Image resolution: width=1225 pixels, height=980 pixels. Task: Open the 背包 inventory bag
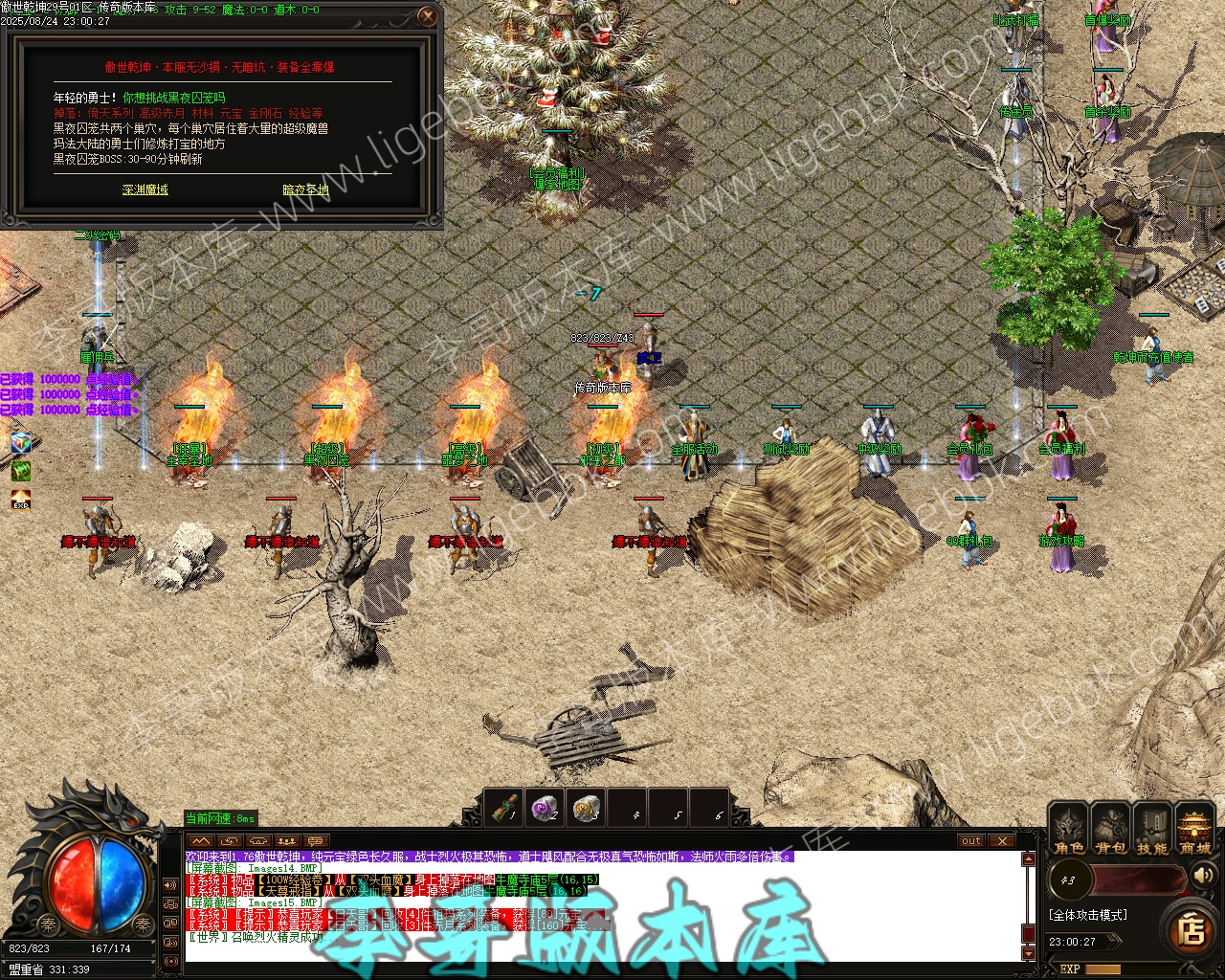1110,829
